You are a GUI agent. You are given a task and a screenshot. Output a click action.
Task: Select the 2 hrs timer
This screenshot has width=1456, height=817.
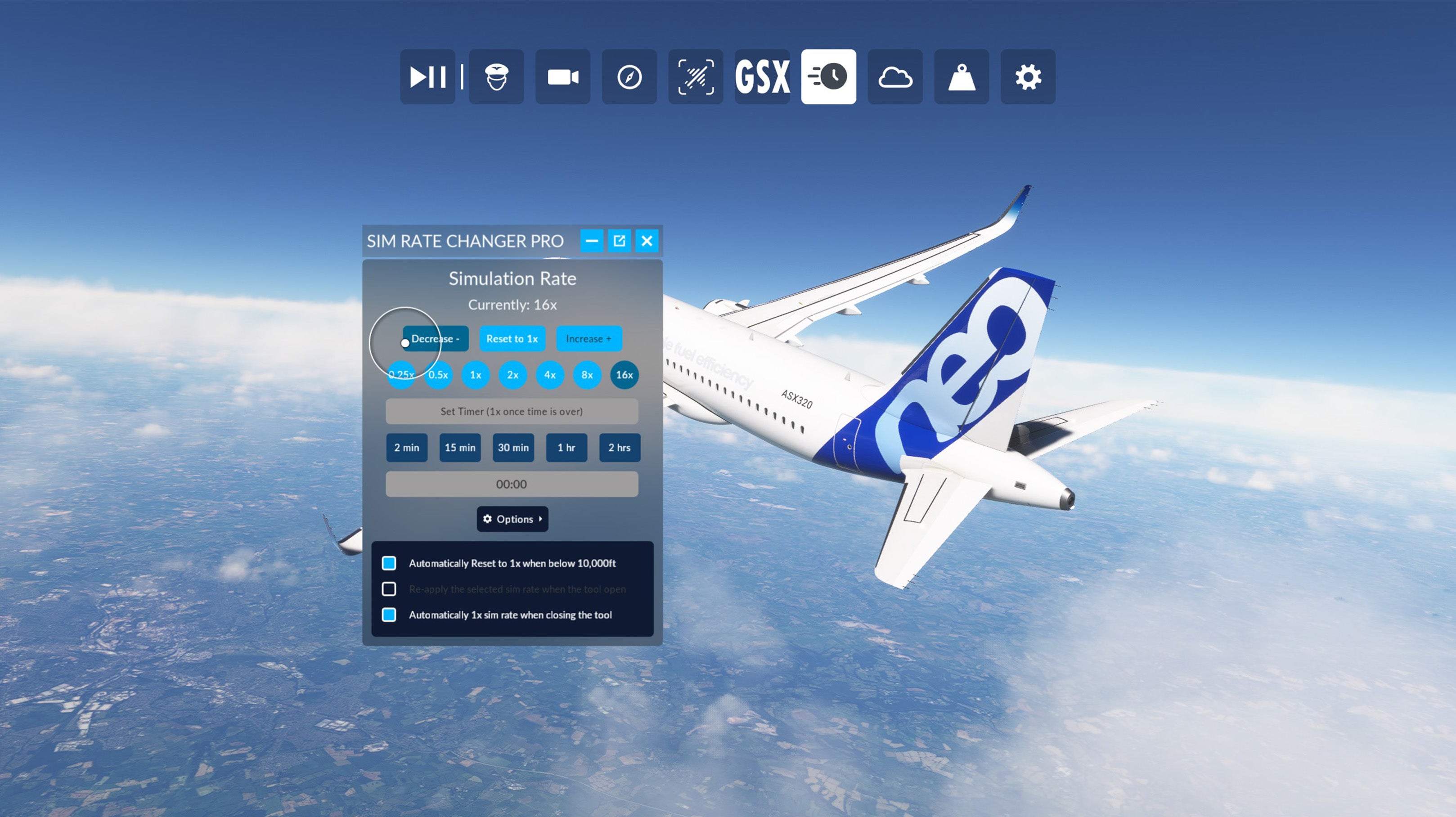click(x=620, y=448)
